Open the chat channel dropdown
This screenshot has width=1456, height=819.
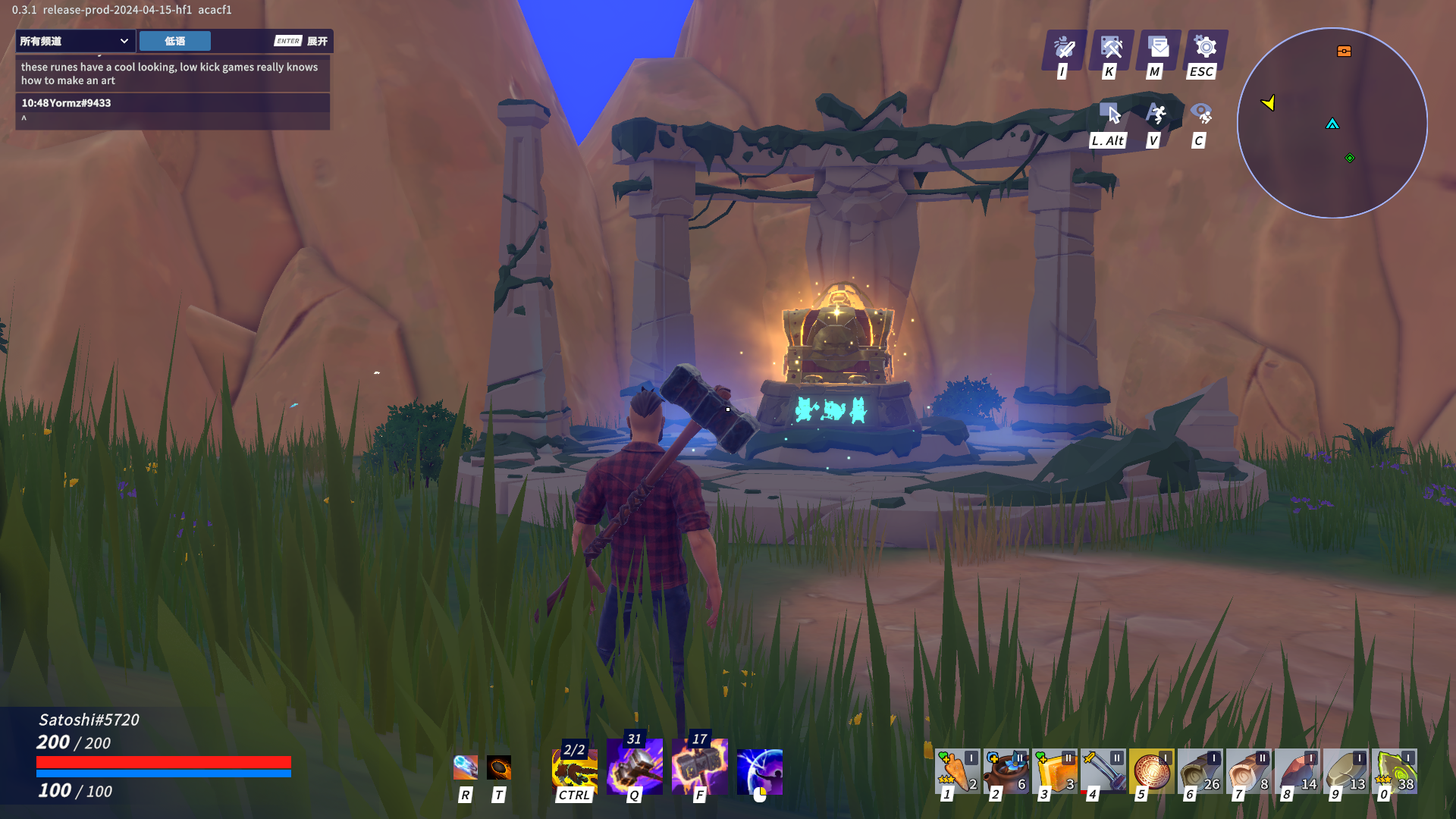(x=74, y=41)
